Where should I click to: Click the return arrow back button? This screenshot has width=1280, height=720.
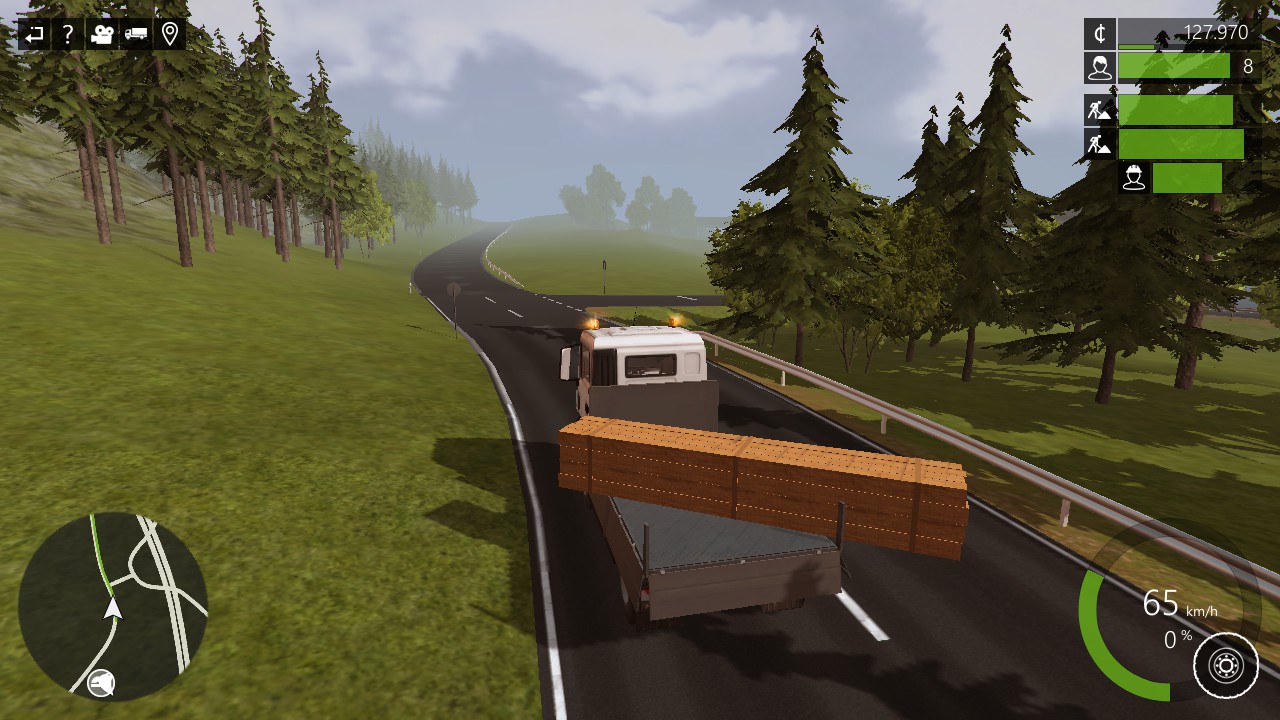pos(34,34)
